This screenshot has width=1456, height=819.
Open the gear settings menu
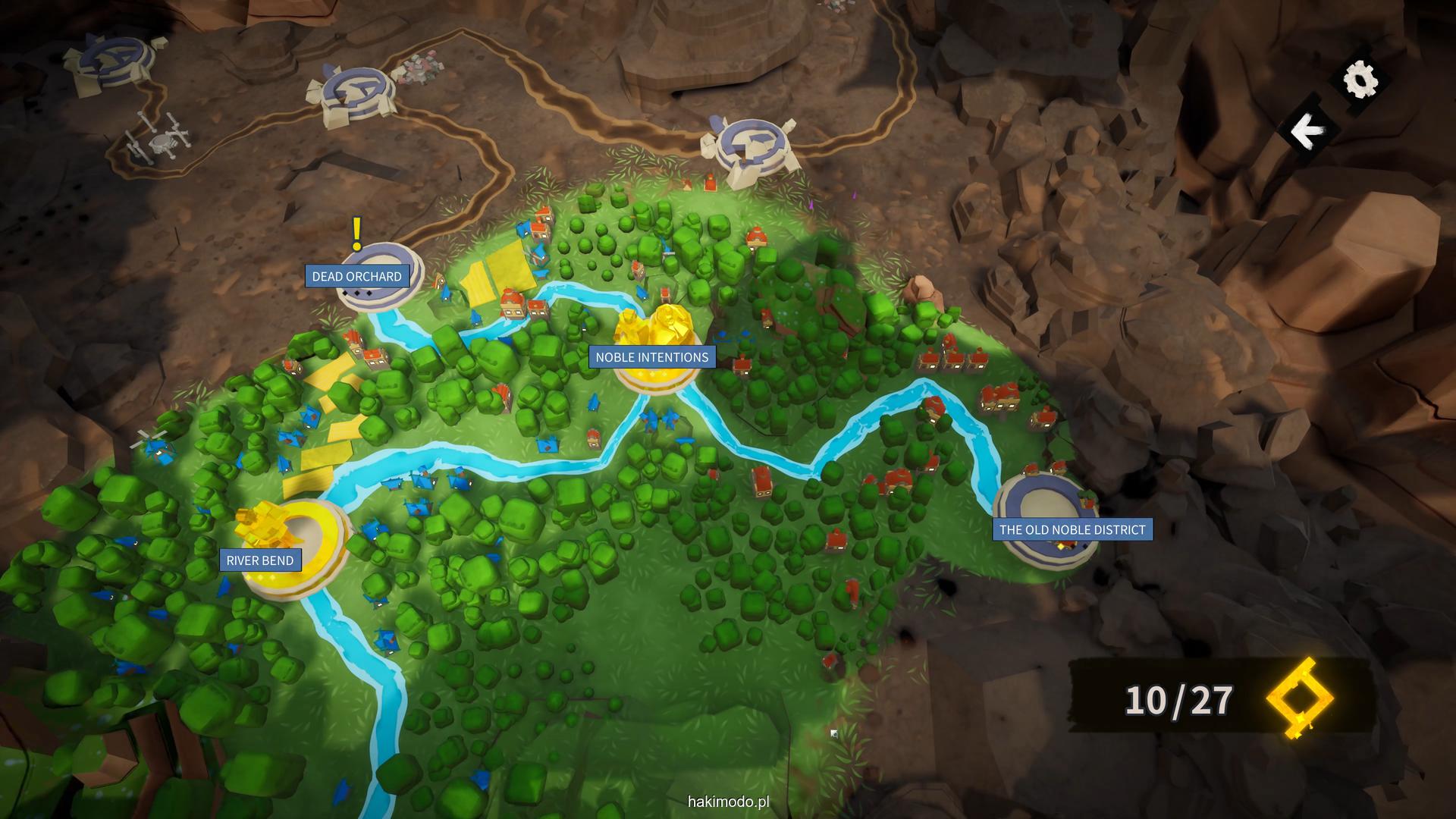point(1360,79)
